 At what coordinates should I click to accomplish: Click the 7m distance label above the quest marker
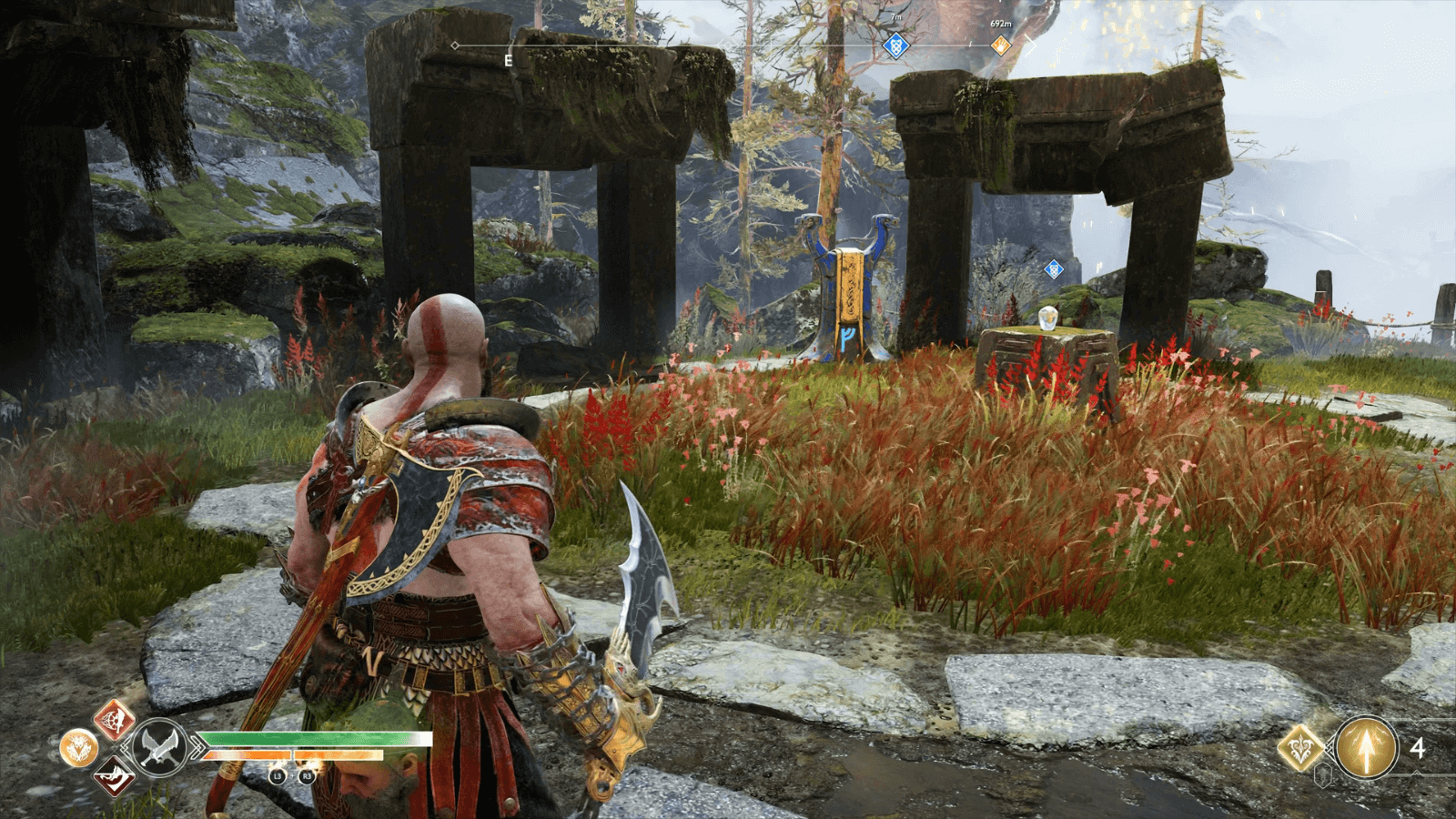coord(896,17)
